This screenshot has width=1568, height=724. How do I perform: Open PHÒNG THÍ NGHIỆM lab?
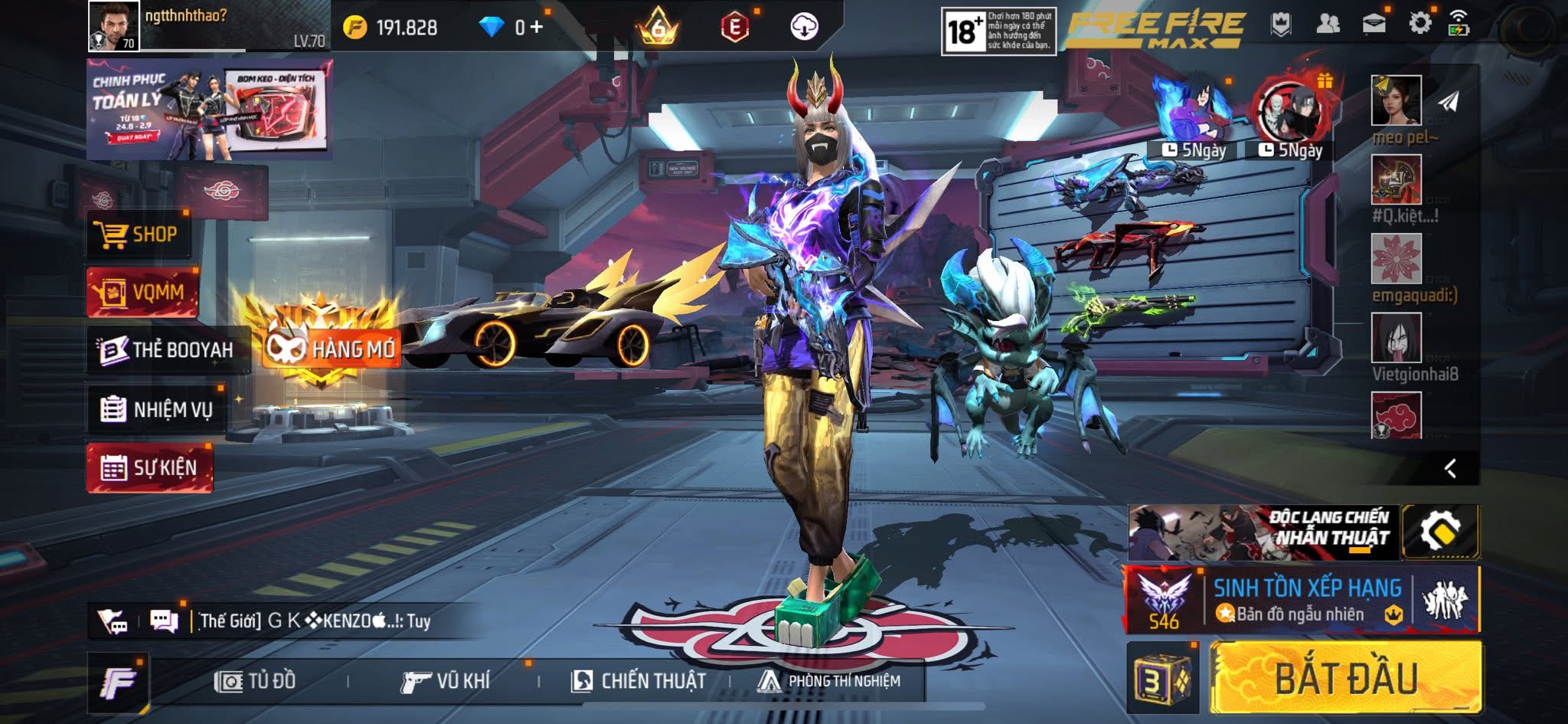click(829, 680)
